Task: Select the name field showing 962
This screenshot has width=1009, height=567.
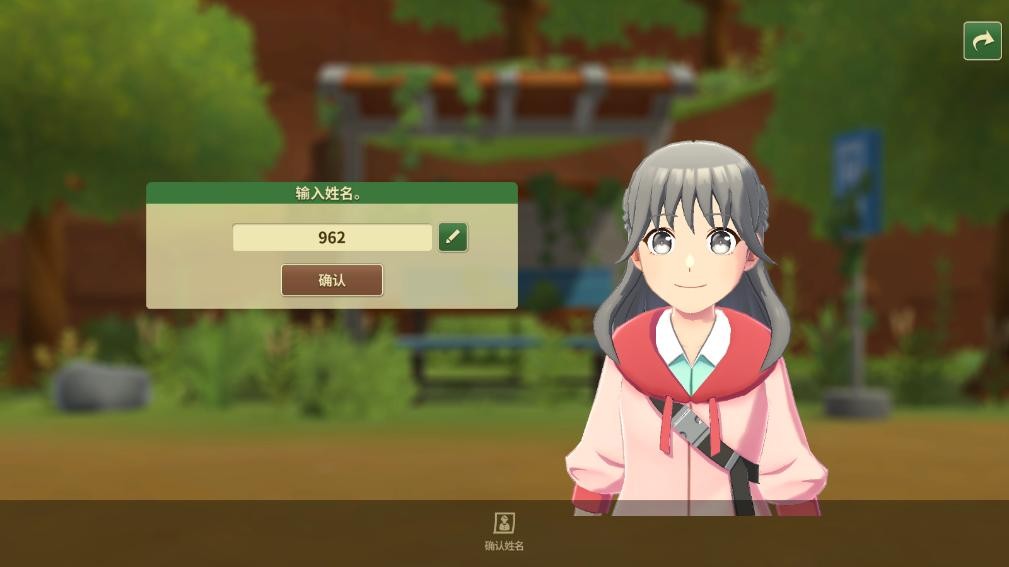Action: [x=332, y=238]
